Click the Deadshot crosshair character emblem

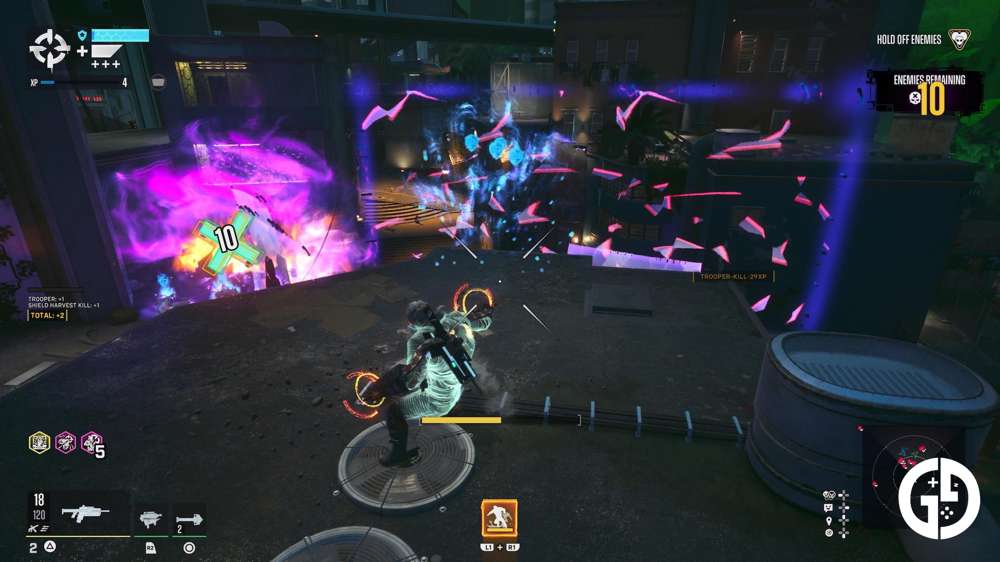click(48, 47)
